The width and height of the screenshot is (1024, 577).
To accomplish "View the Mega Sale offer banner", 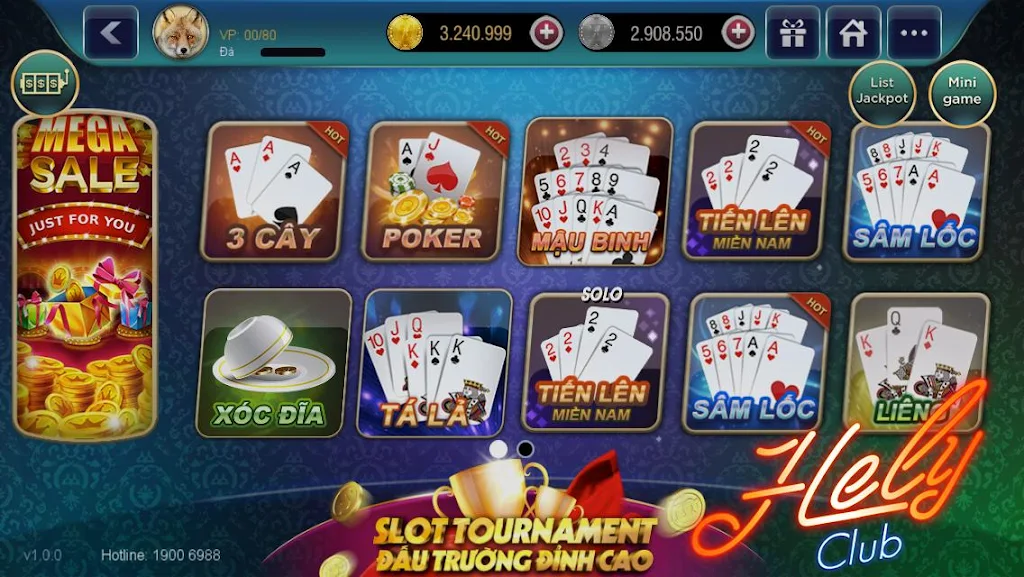I will point(84,275).
